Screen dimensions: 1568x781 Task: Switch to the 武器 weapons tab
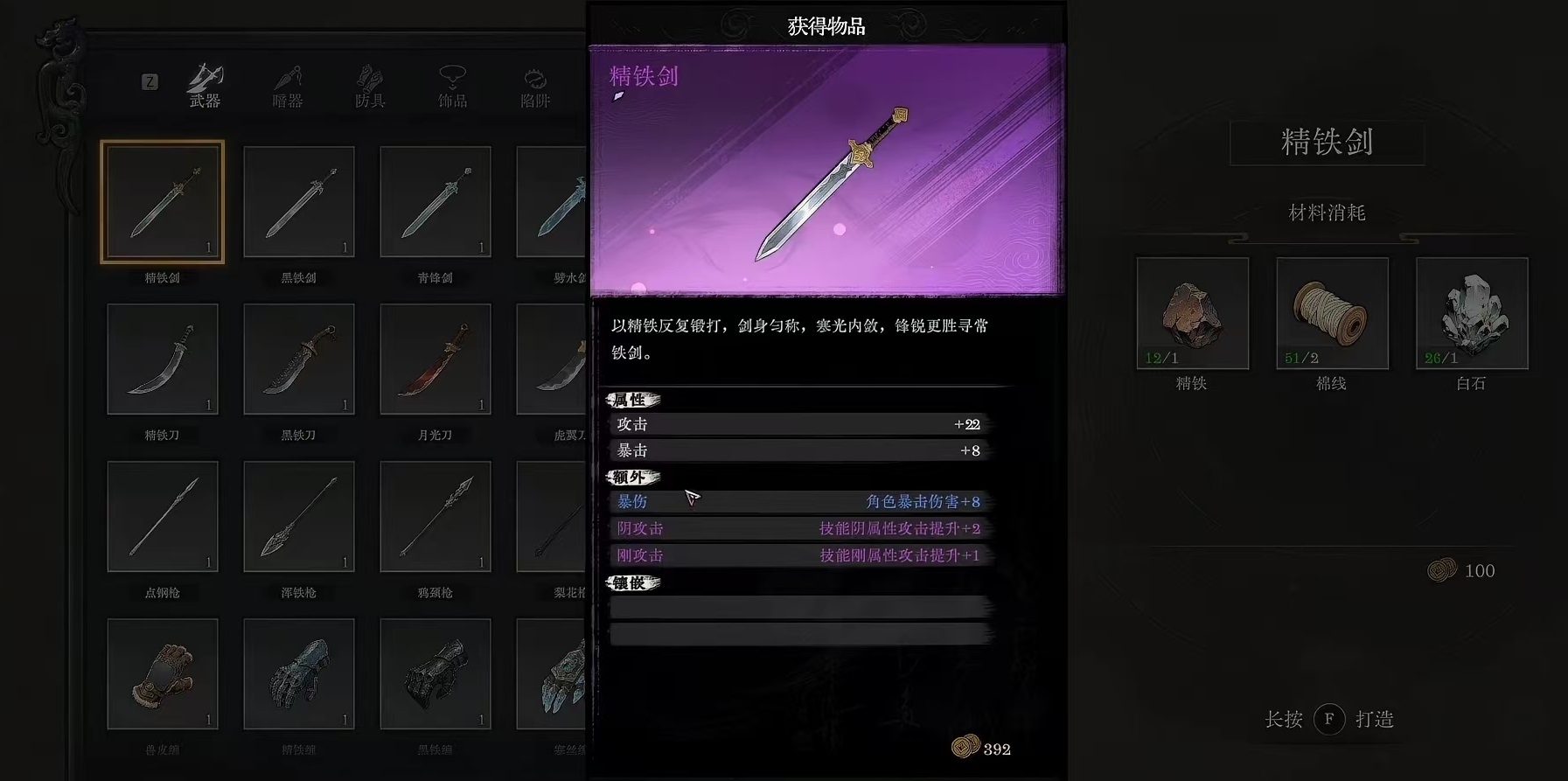201,83
